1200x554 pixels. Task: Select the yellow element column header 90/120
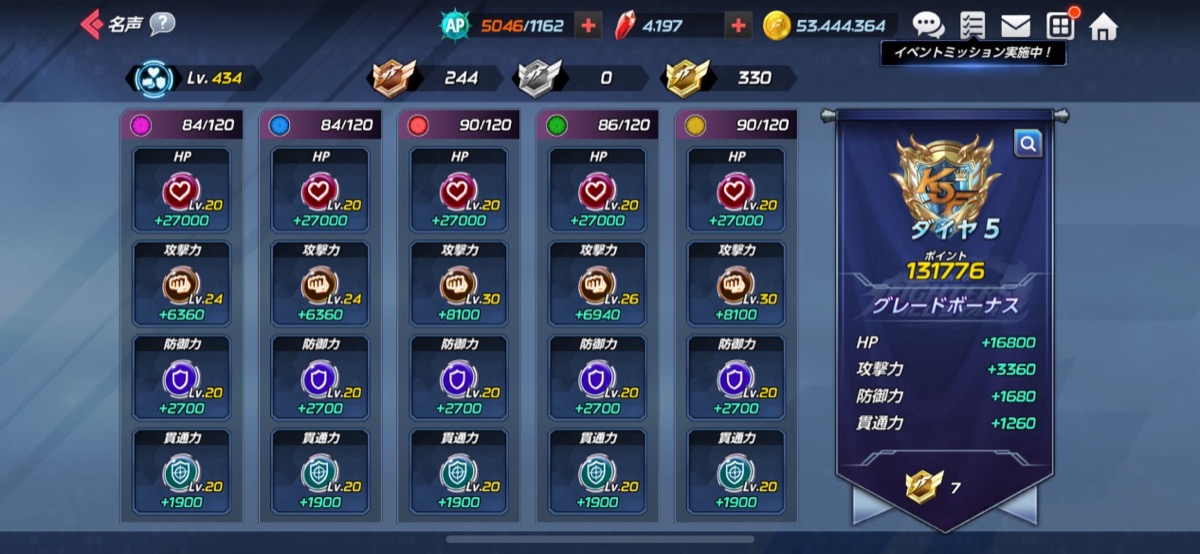(x=737, y=125)
